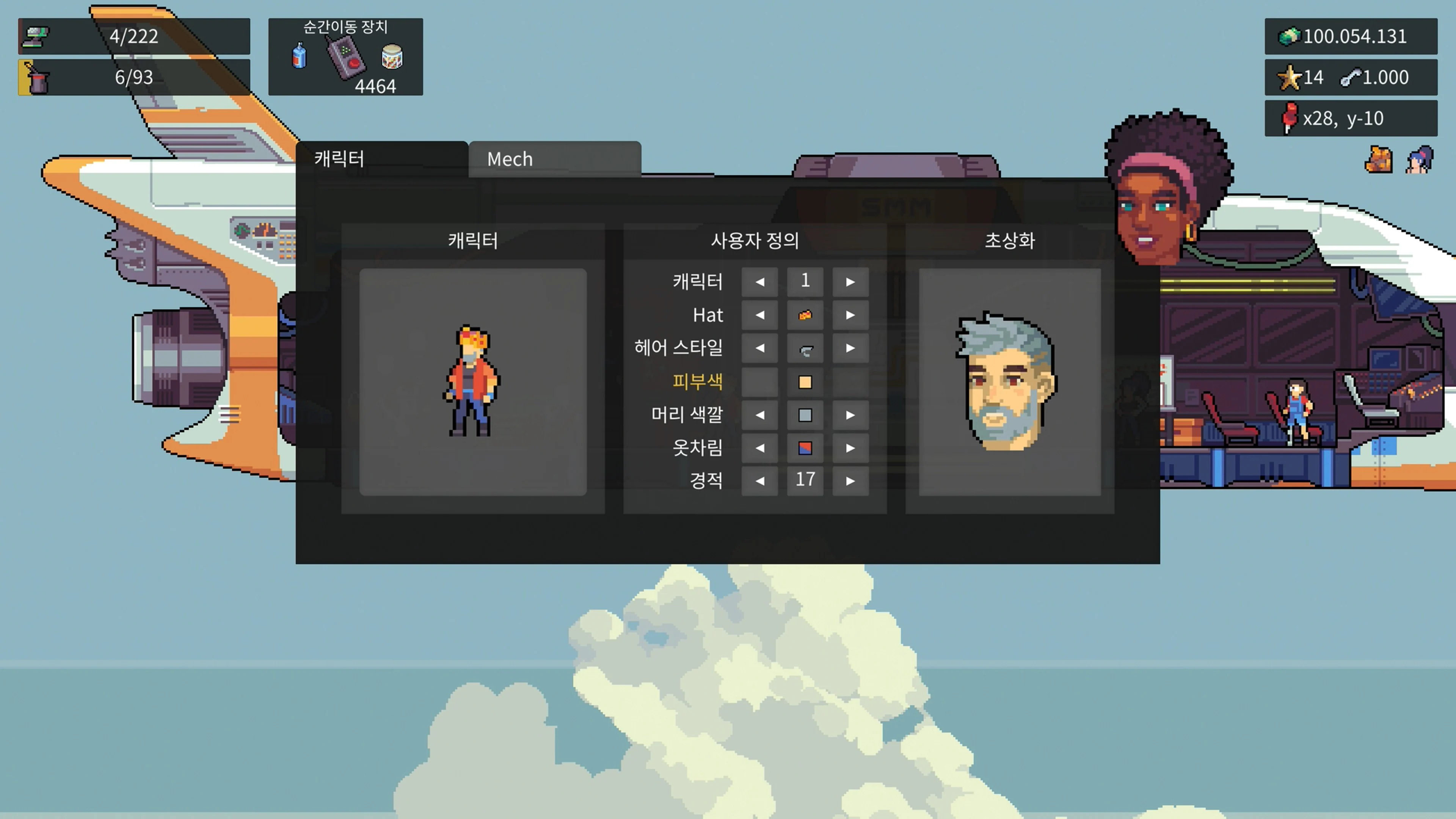The width and height of the screenshot is (1456, 819).
Task: Click the left arrow next to Hat
Action: (x=759, y=315)
